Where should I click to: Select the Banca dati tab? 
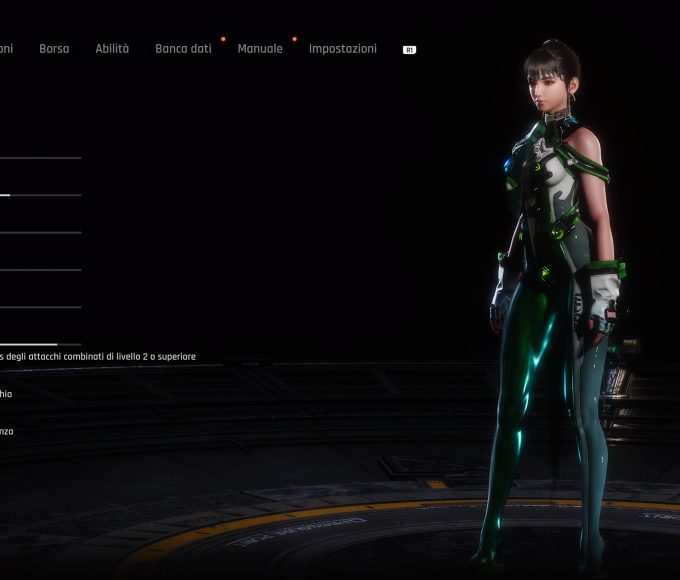point(183,49)
